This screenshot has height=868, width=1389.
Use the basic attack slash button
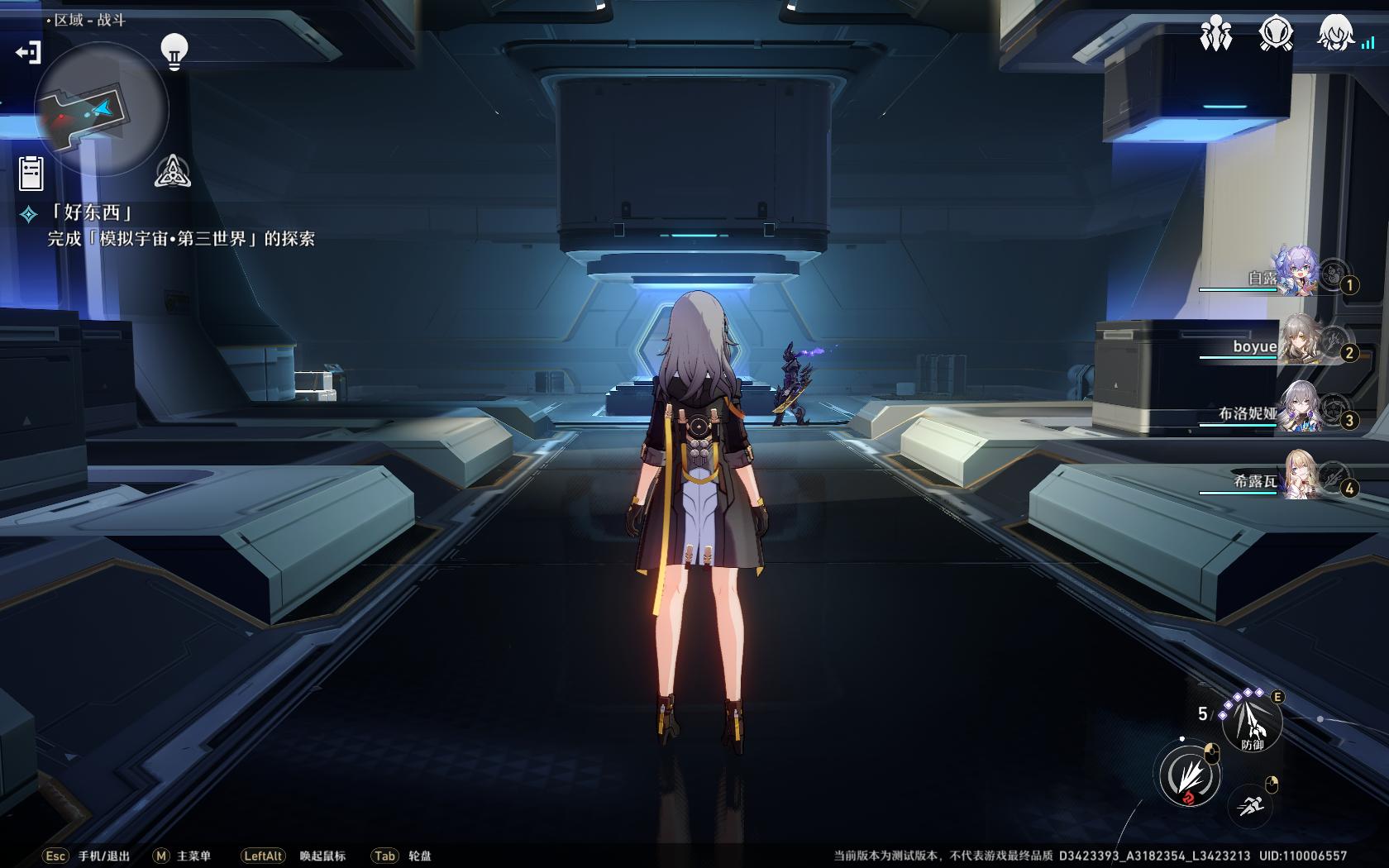tap(1189, 775)
